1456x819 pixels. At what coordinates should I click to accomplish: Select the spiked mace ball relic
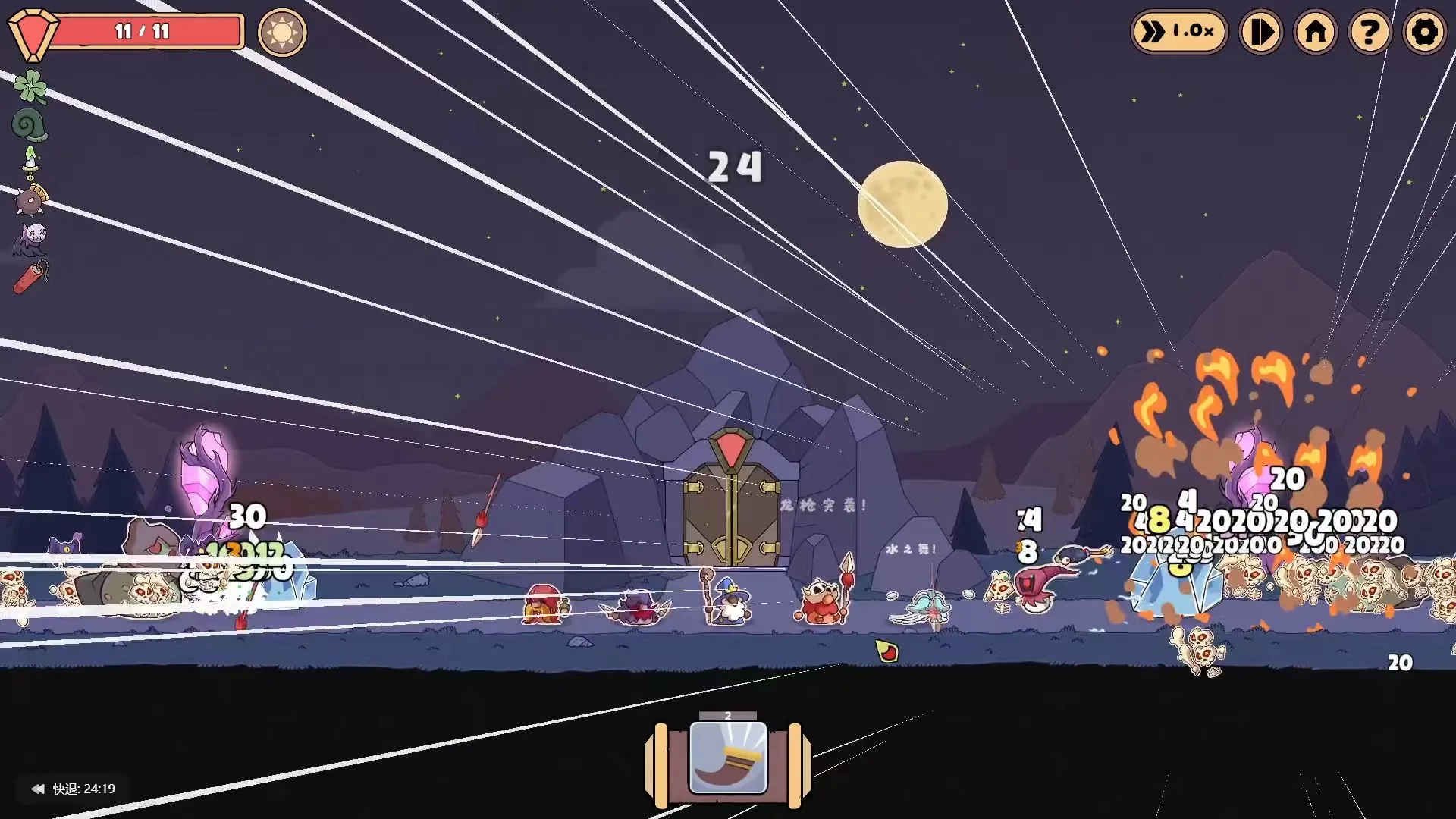(31, 200)
